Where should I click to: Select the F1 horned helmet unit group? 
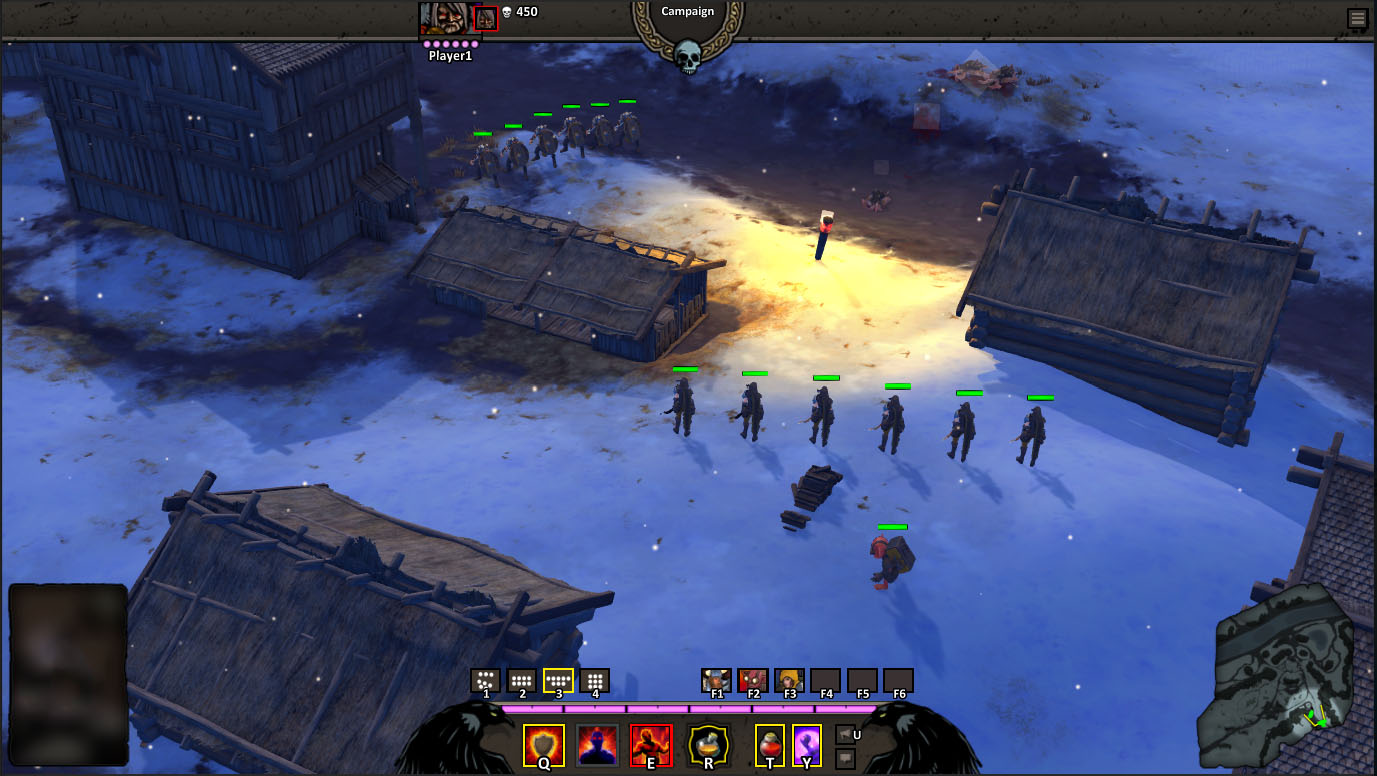pos(716,680)
